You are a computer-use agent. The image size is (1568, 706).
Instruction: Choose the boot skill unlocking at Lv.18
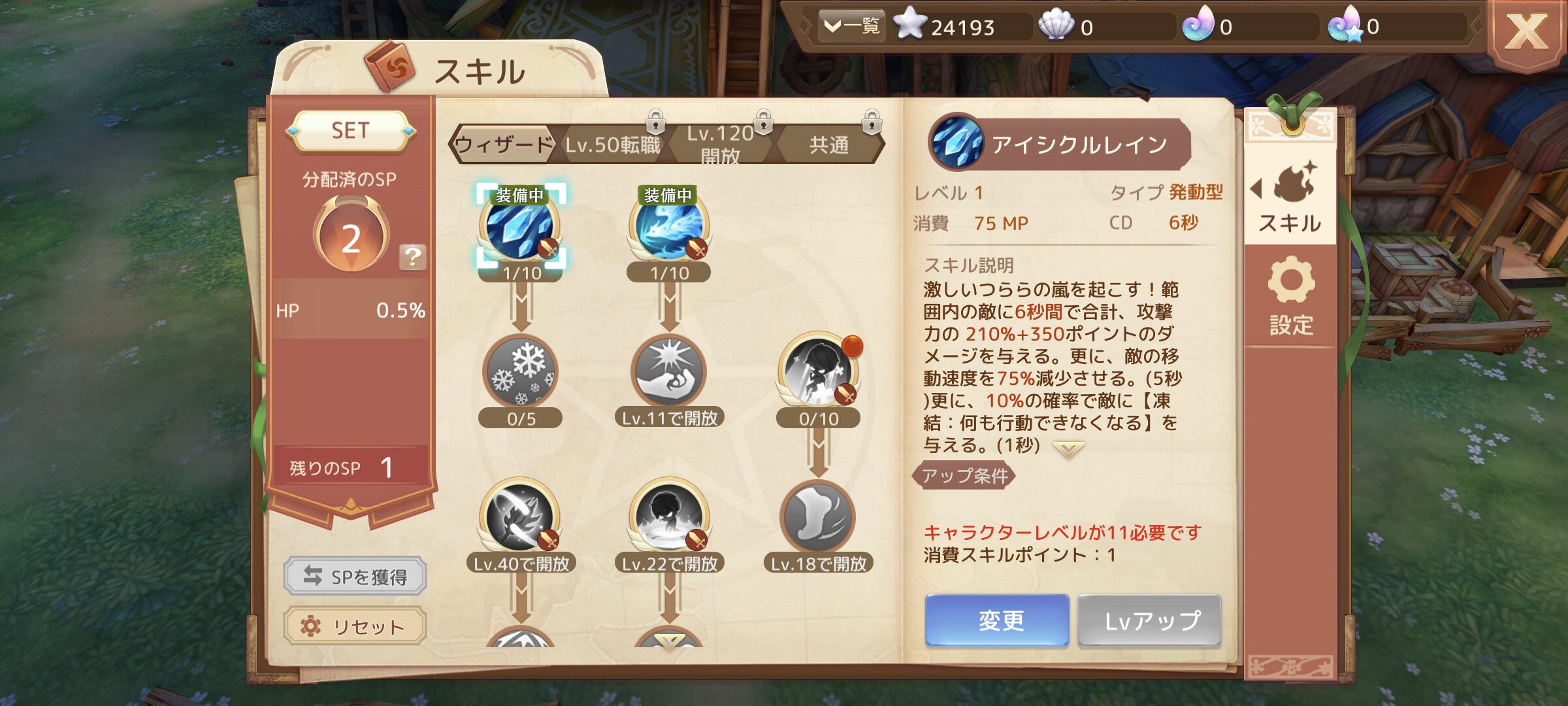(818, 518)
